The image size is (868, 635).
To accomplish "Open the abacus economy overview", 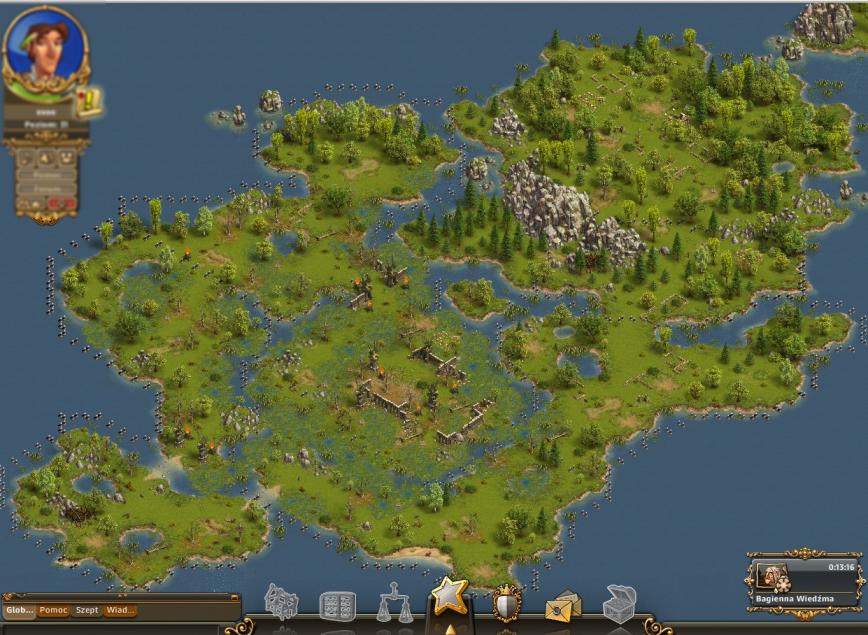I will pyautogui.click(x=337, y=606).
